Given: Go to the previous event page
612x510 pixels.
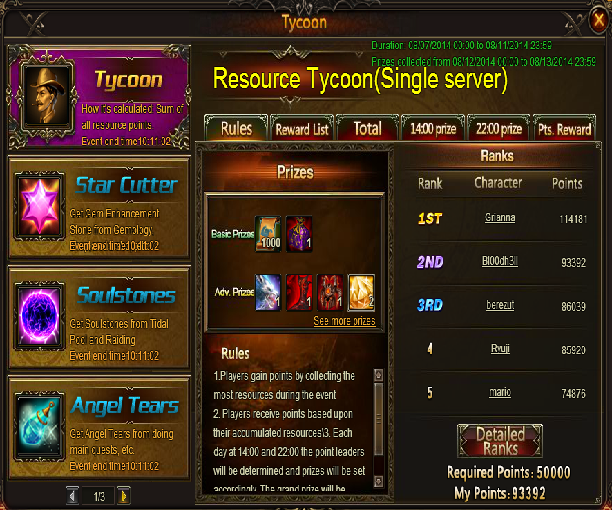Looking at the screenshot, I should tap(73, 495).
